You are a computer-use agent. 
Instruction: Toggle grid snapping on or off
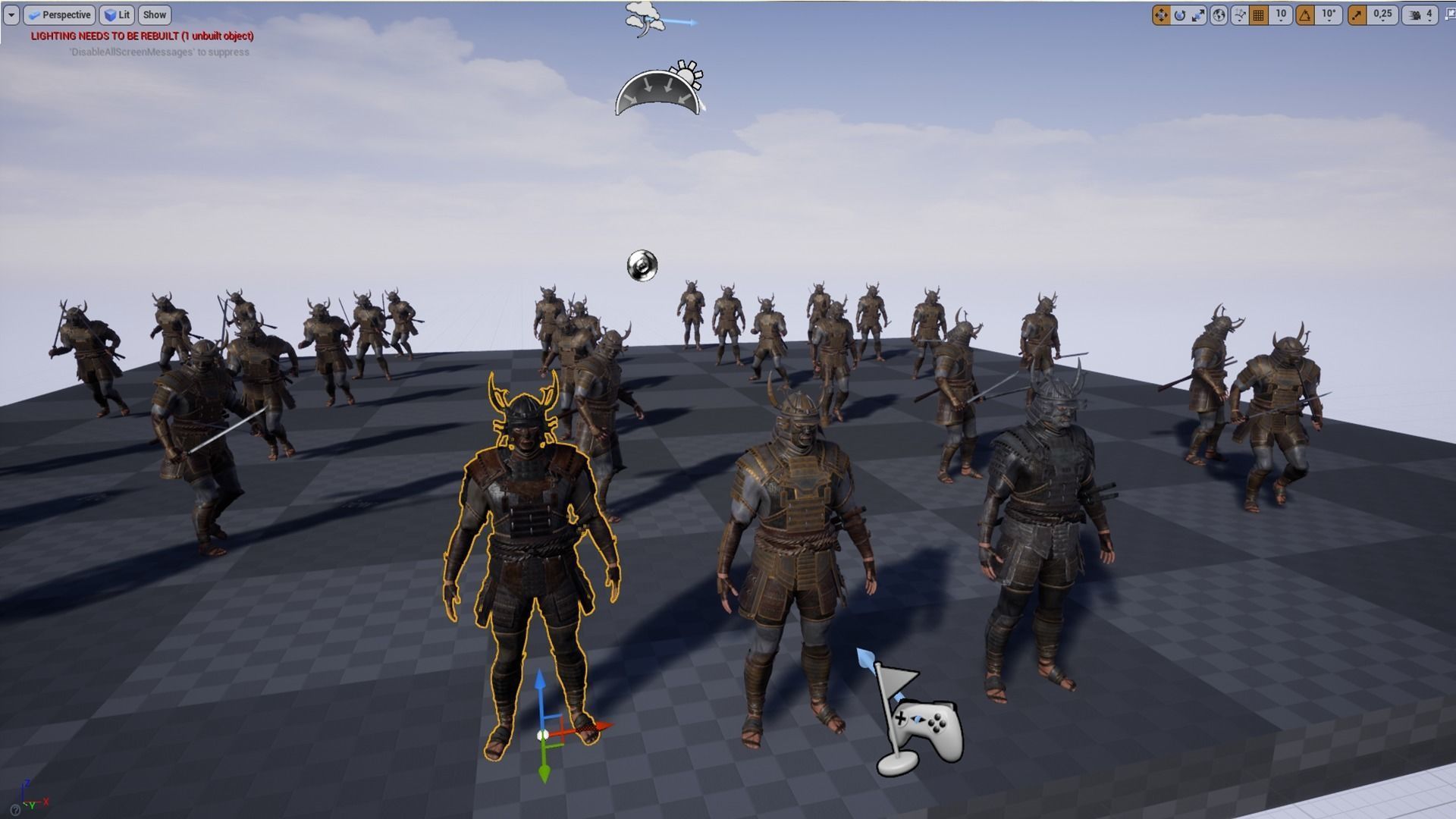click(x=1257, y=15)
